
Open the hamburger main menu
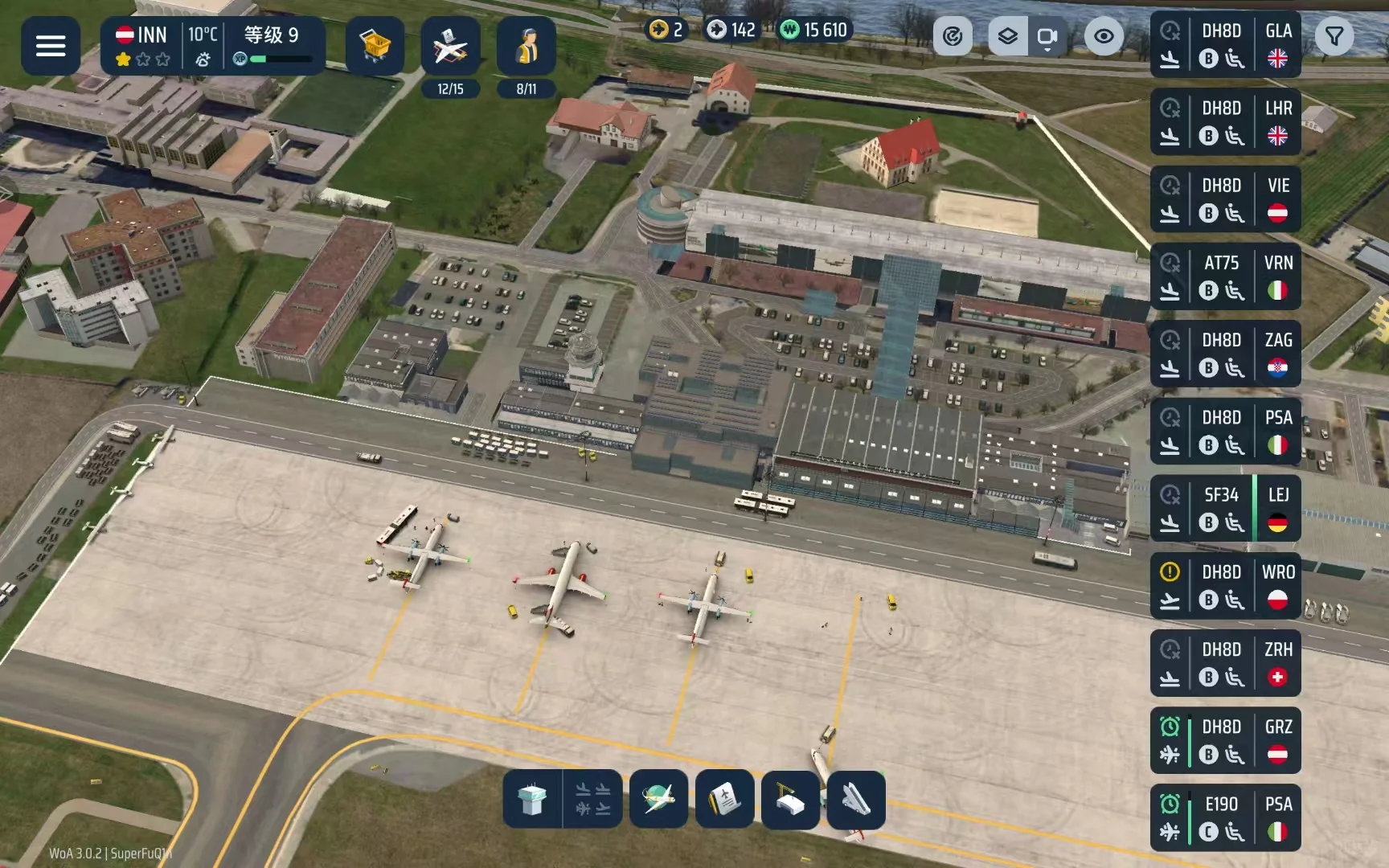50,46
